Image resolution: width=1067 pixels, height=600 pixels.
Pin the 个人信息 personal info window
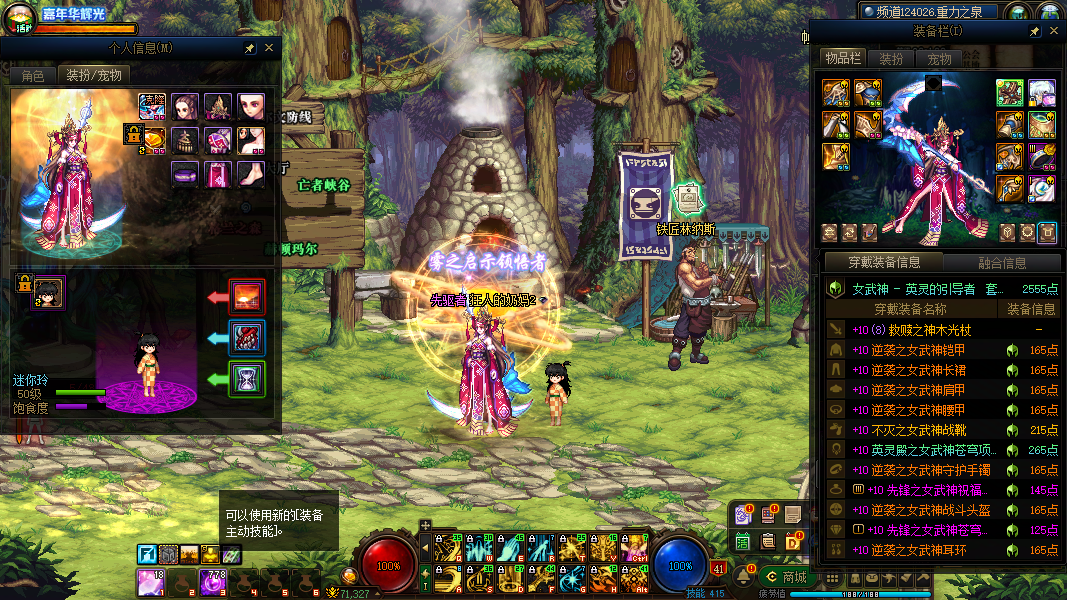(250, 48)
